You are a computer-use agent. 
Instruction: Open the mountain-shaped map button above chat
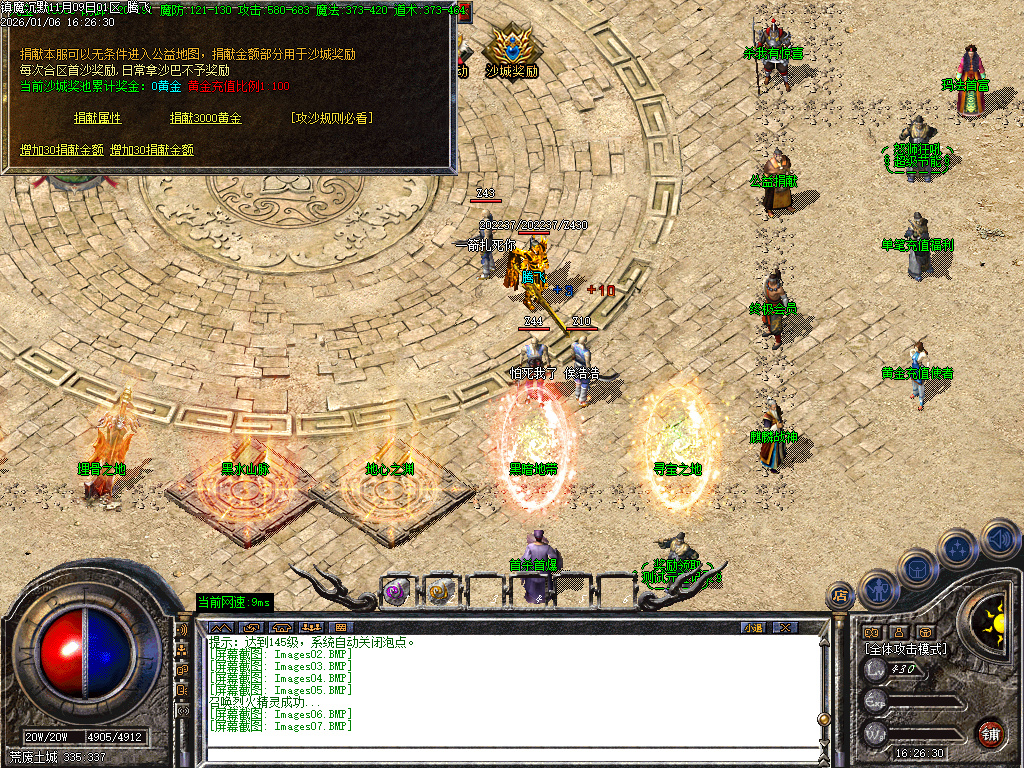pyautogui.click(x=222, y=627)
